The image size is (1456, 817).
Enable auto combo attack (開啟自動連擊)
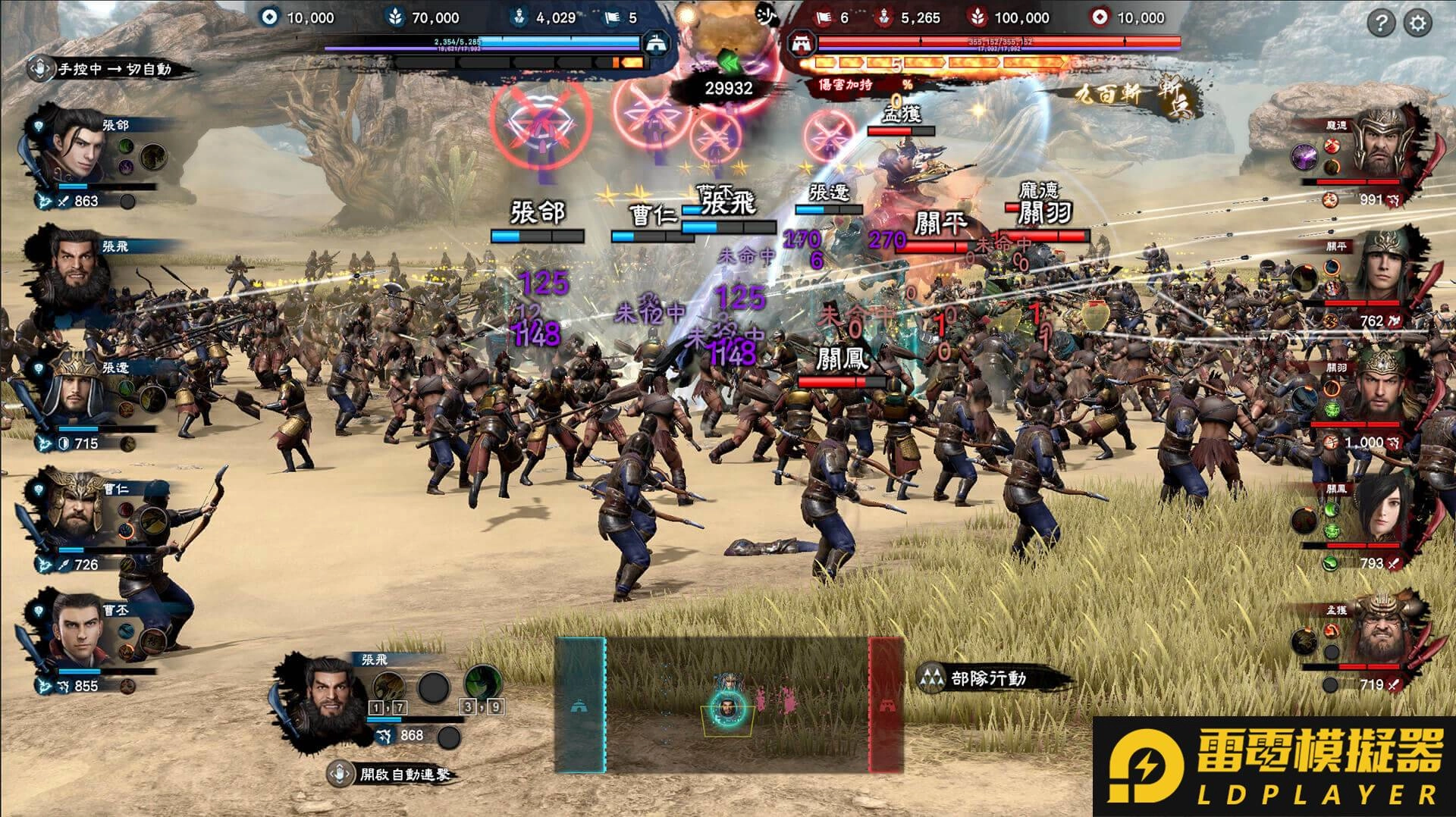(x=393, y=774)
